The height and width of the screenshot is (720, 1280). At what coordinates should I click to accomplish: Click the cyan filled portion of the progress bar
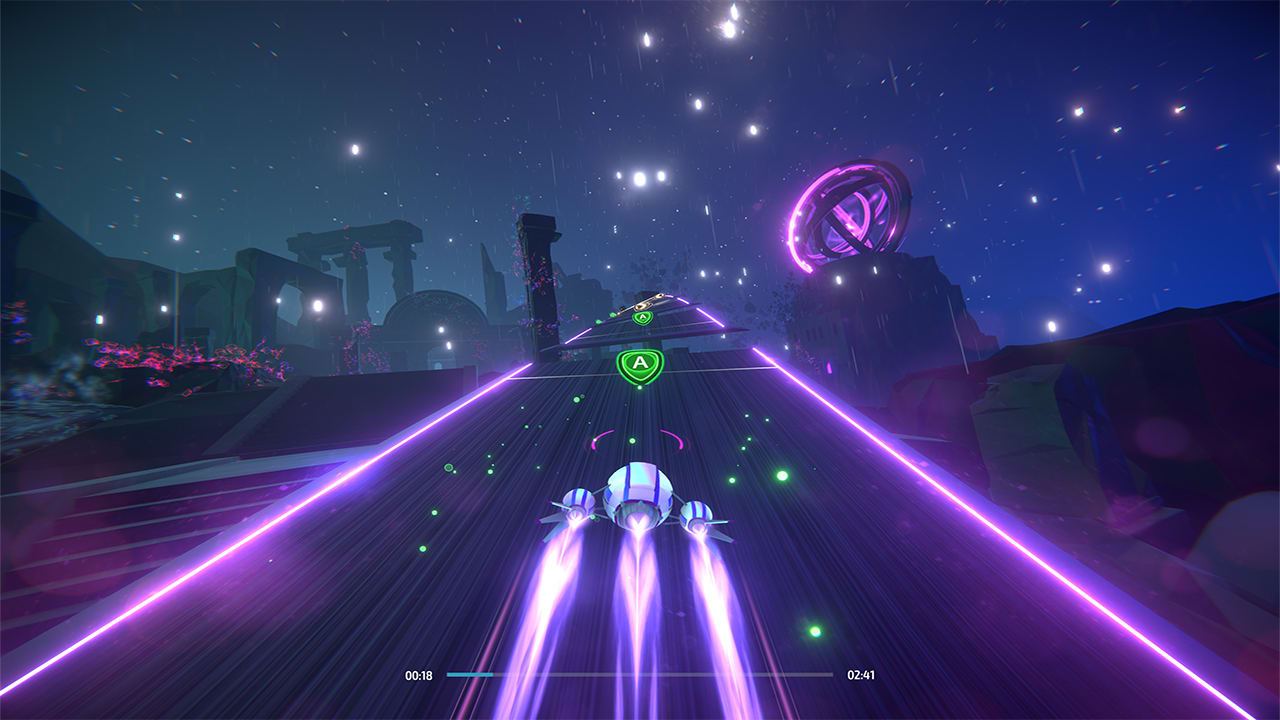[x=470, y=676]
